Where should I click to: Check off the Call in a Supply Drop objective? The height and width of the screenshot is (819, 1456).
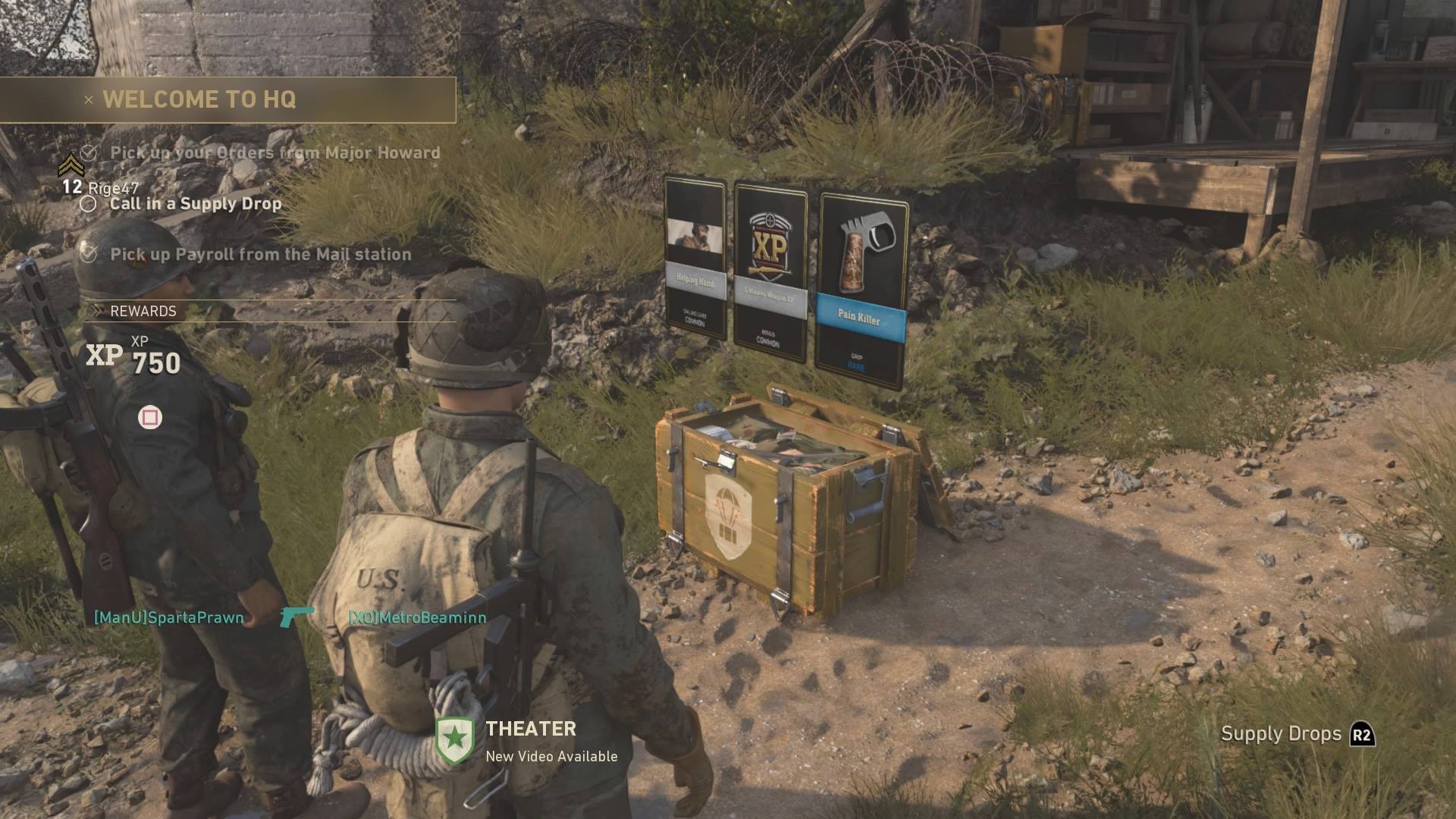[x=89, y=203]
